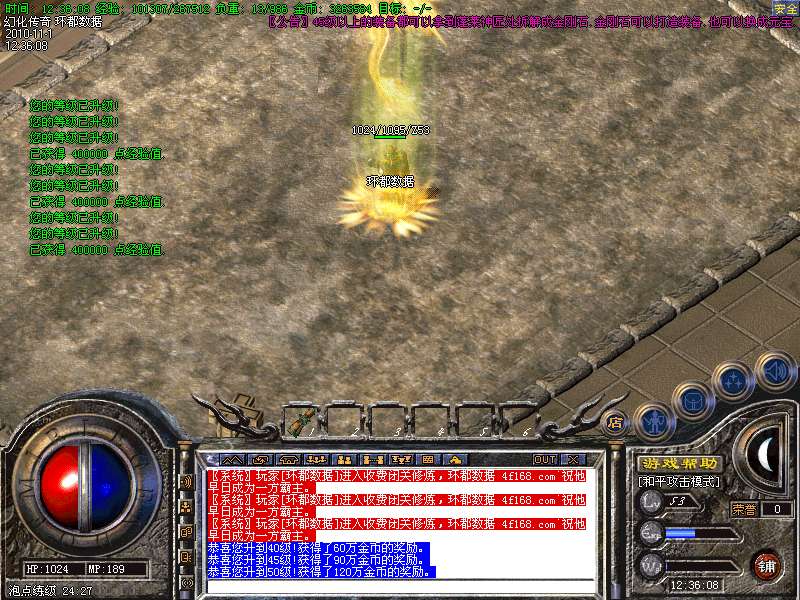The height and width of the screenshot is (600, 800).
Task: Select the 安全 safe zone indicator
Action: [x=785, y=8]
